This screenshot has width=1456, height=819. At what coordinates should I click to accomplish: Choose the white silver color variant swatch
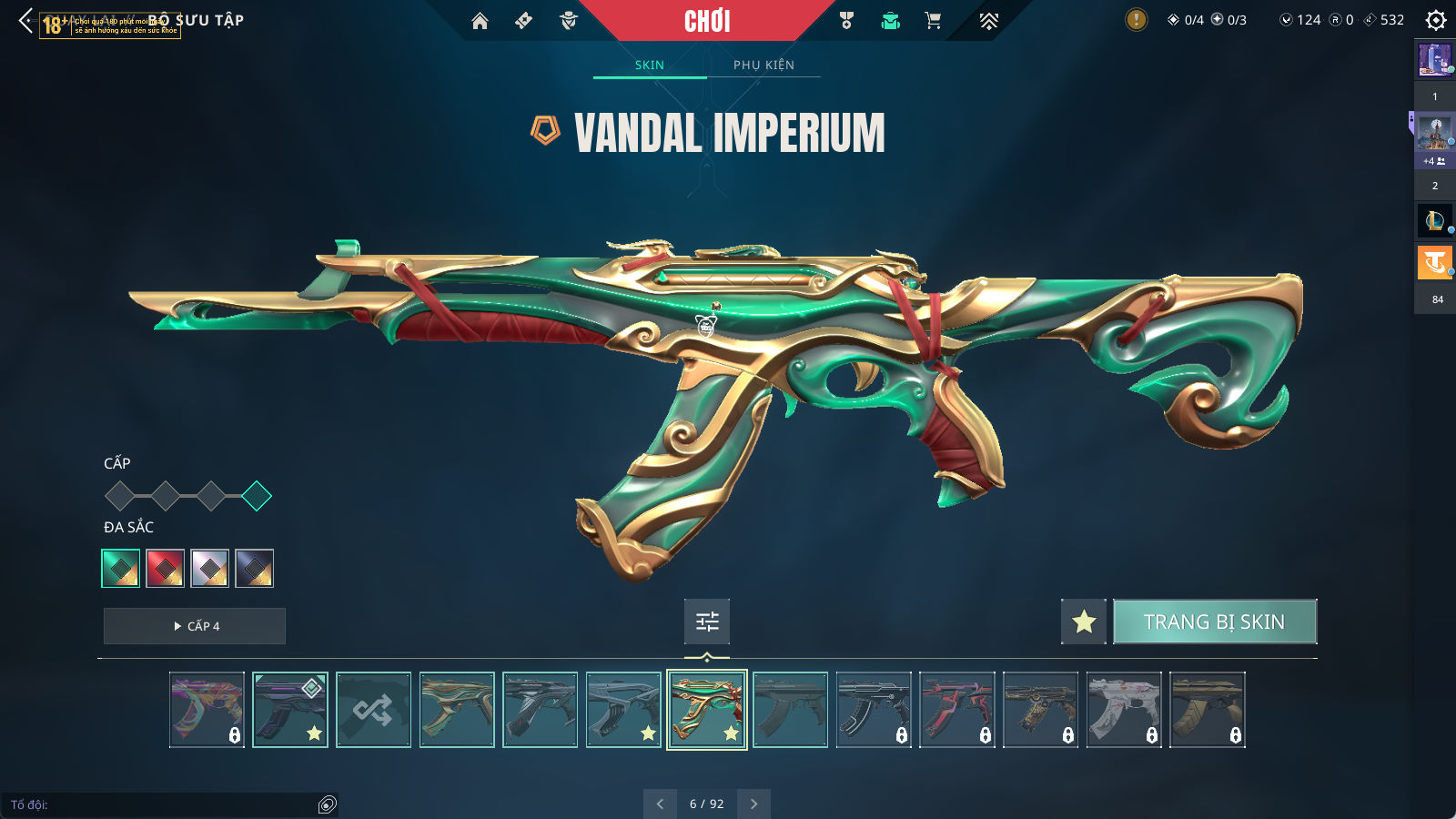pos(210,569)
